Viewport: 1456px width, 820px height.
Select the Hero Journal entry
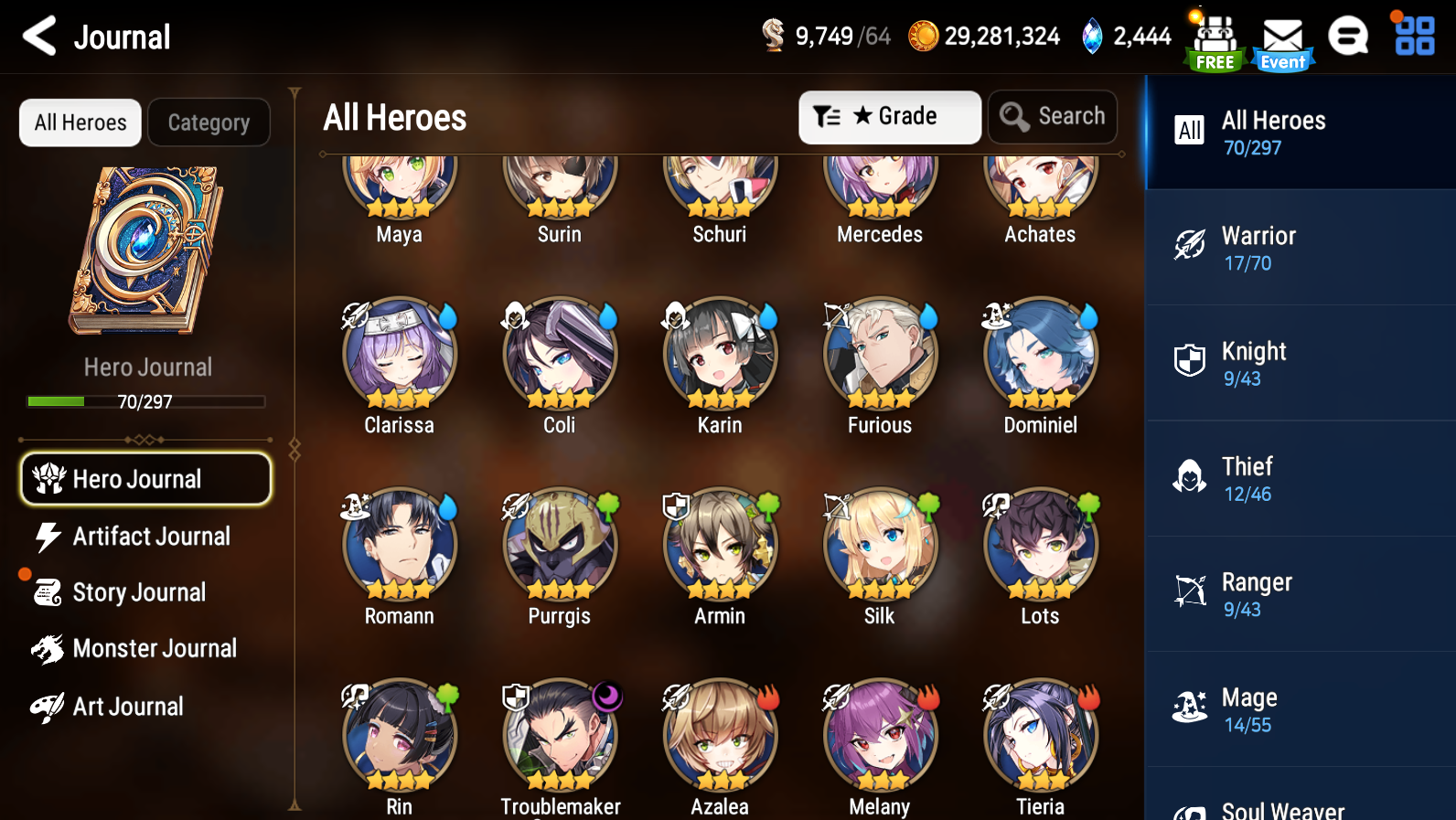tap(146, 479)
